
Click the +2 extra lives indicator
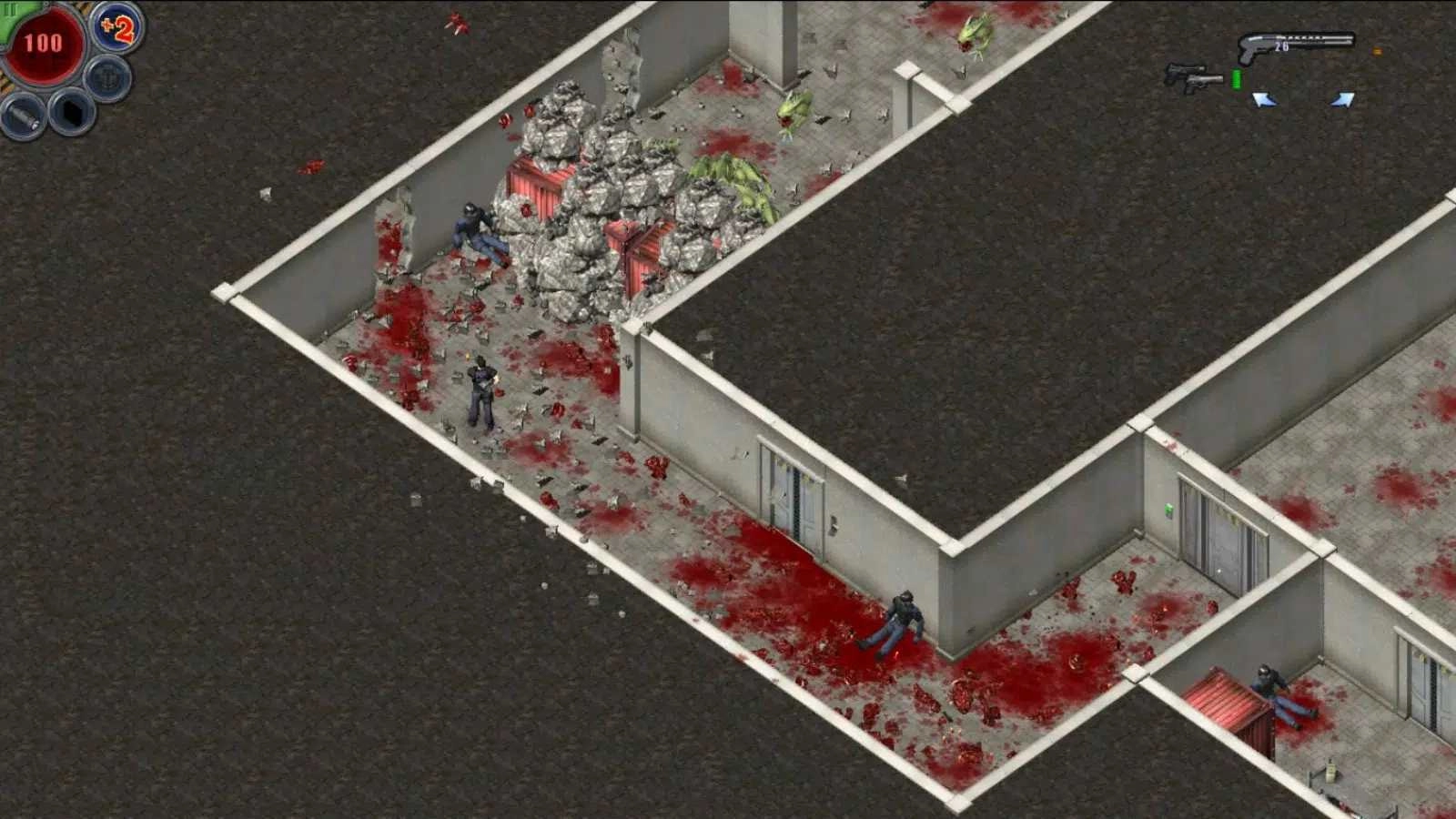pos(116,31)
